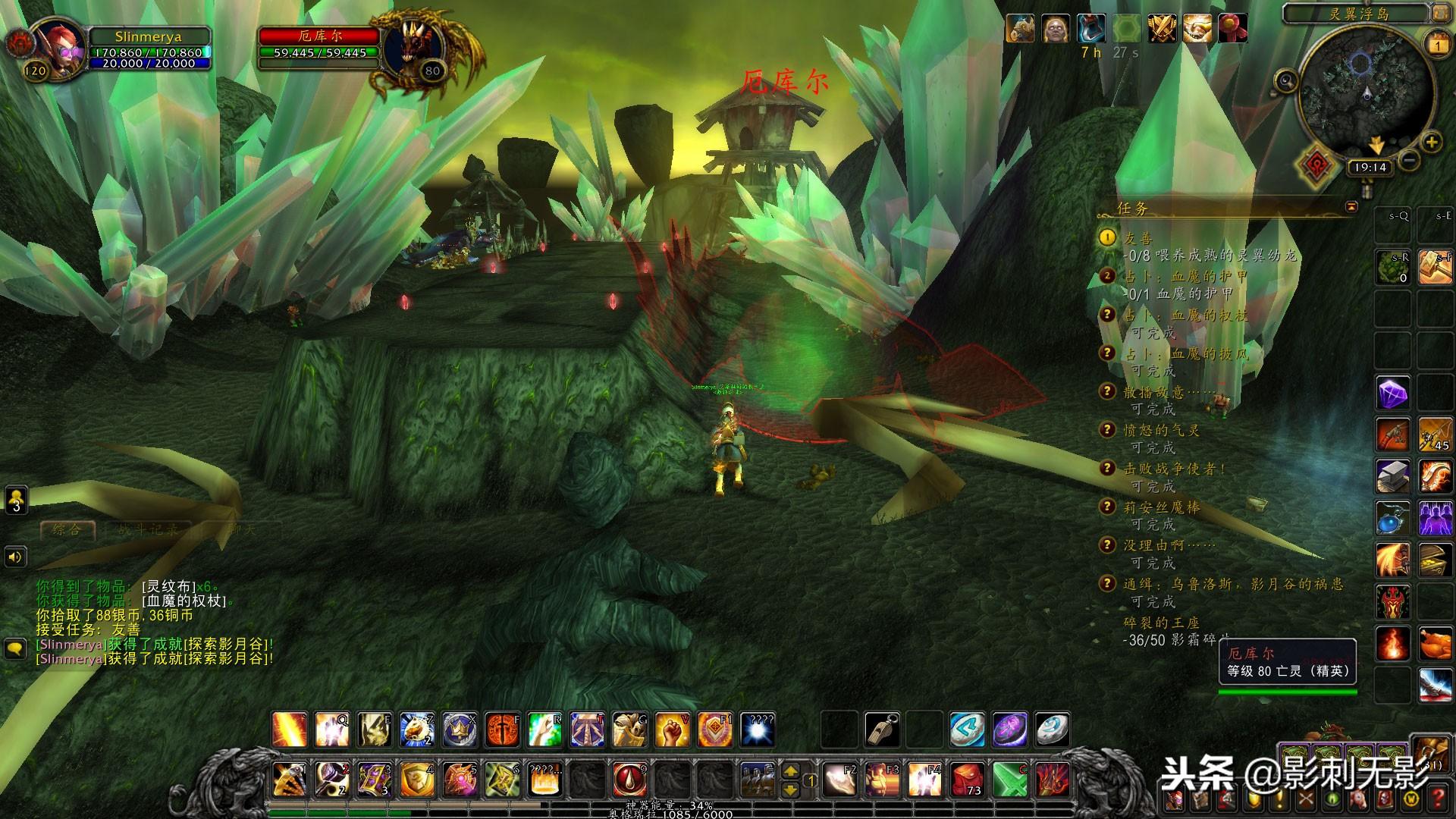The image size is (1456, 819).
Task: Click the crossed golden swords buff icon
Action: (x=1161, y=29)
